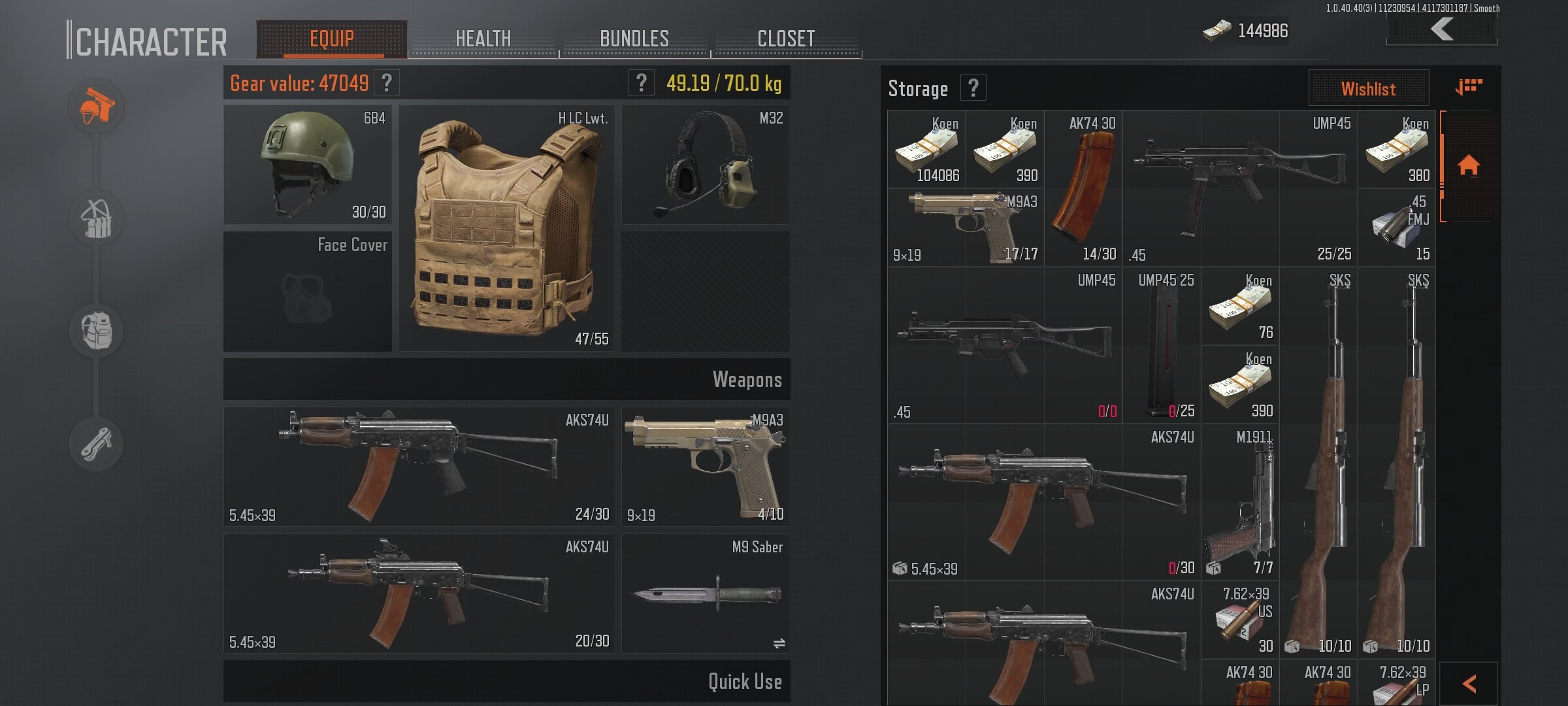Select the Closet tab
The image size is (1568, 706).
point(786,39)
